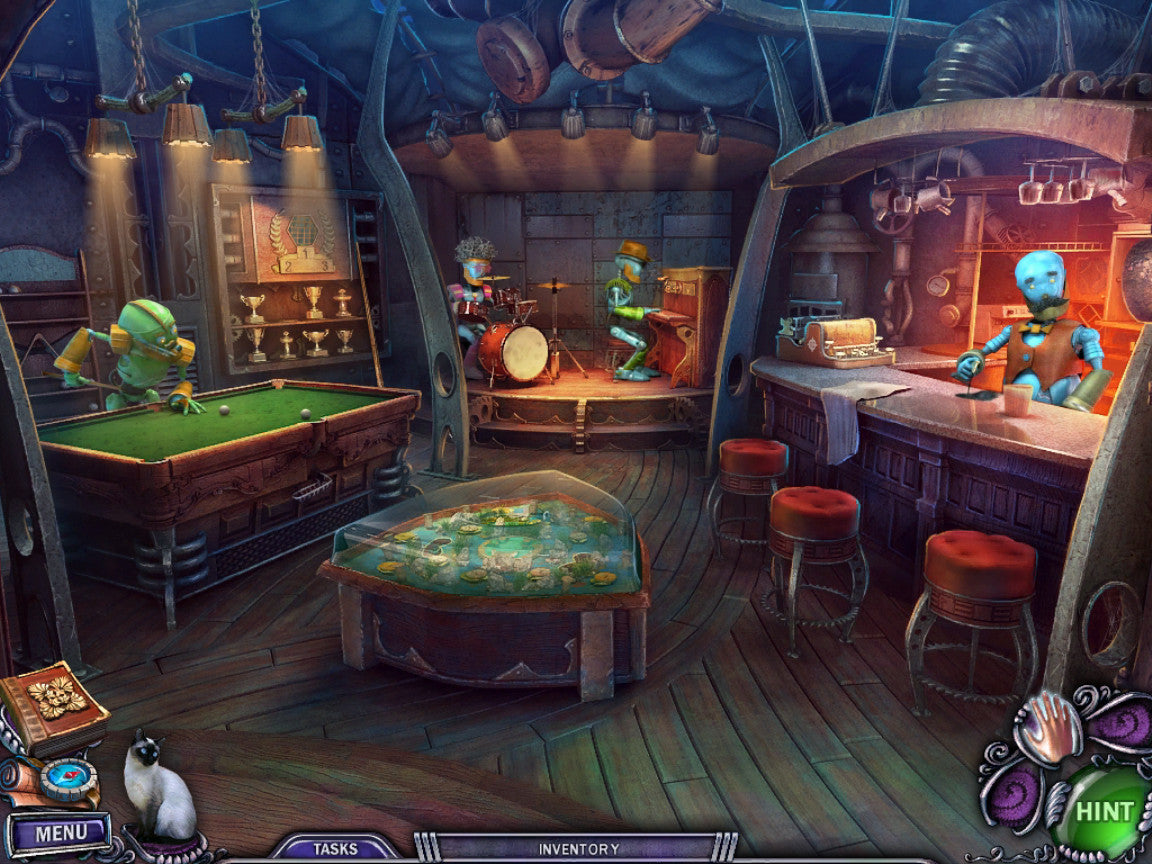This screenshot has width=1152, height=864.
Task: Open the compass map scroll
Action: coord(62,780)
